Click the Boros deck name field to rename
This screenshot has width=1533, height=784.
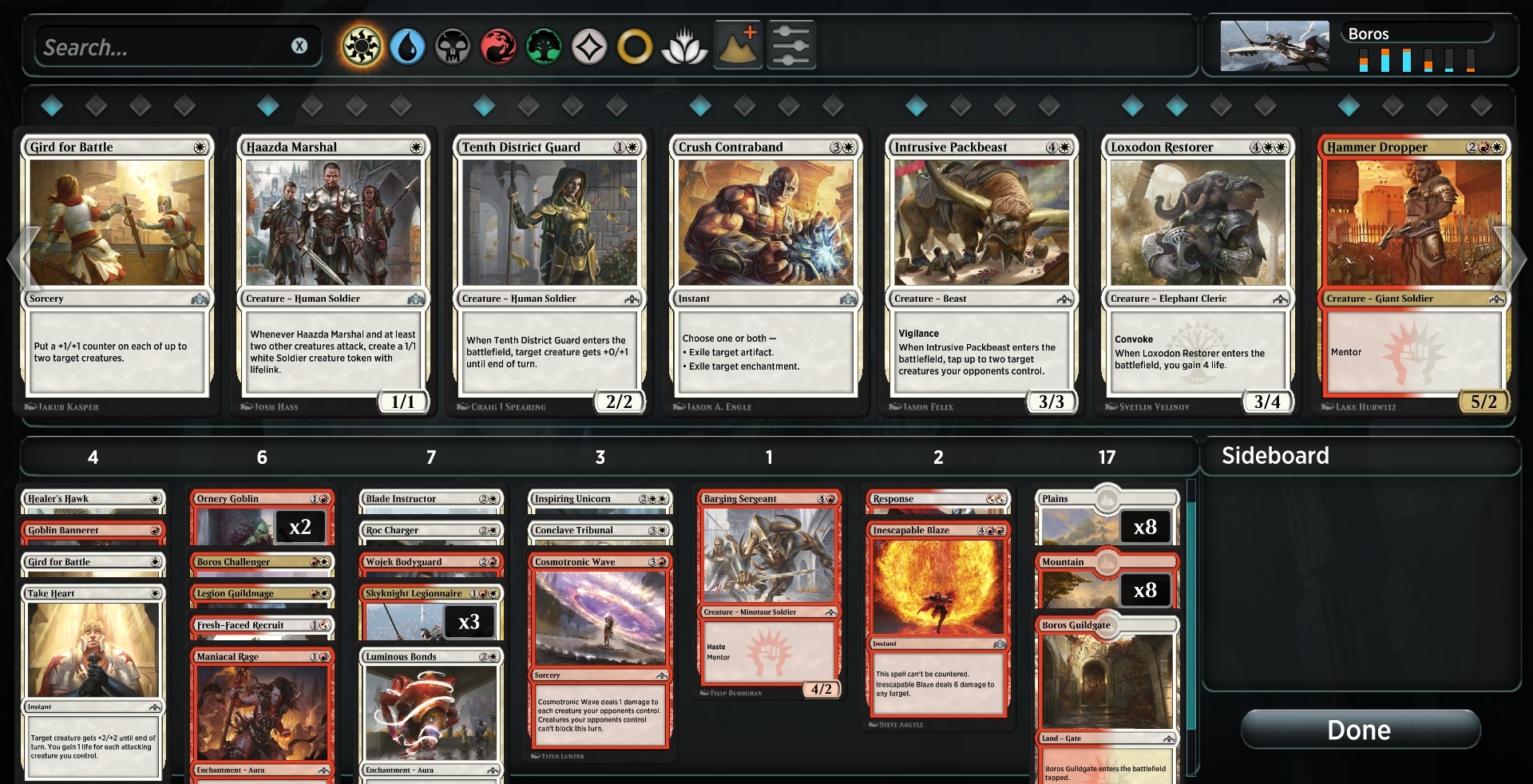pyautogui.click(x=1417, y=34)
